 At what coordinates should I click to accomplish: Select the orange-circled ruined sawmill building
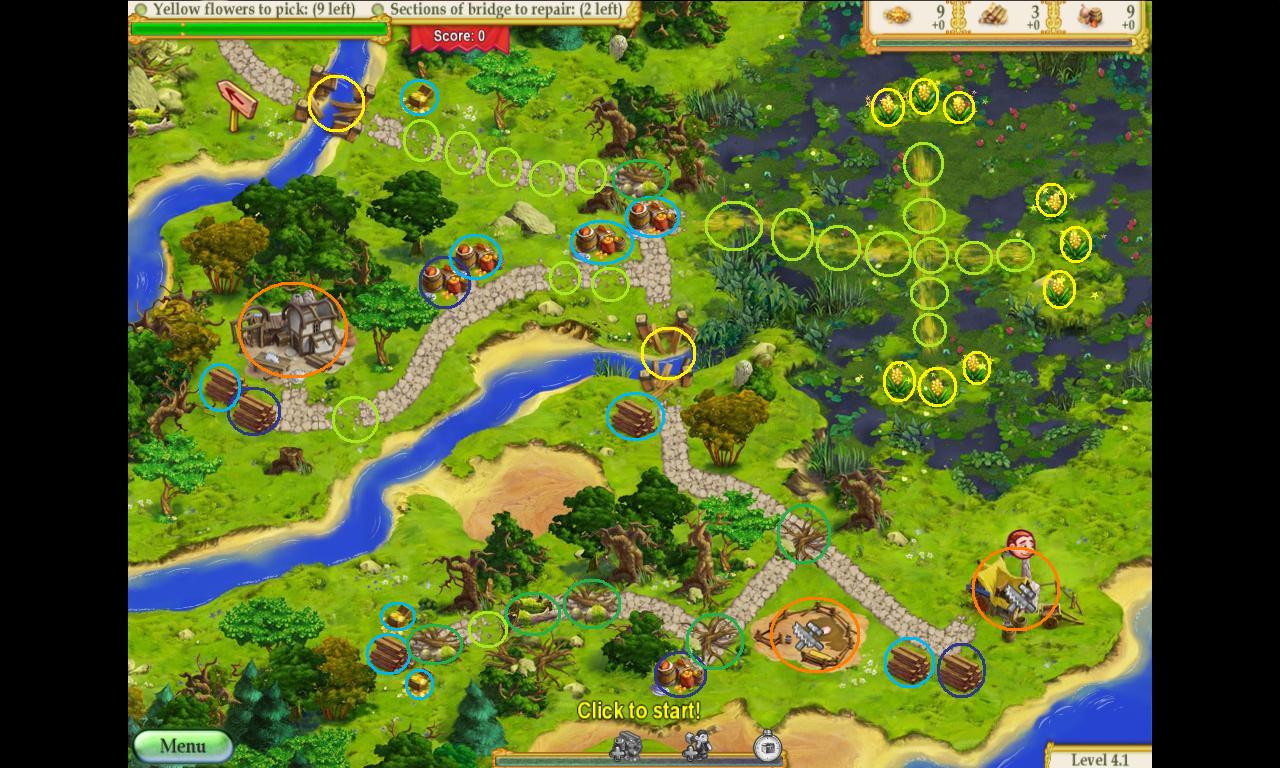[x=292, y=329]
